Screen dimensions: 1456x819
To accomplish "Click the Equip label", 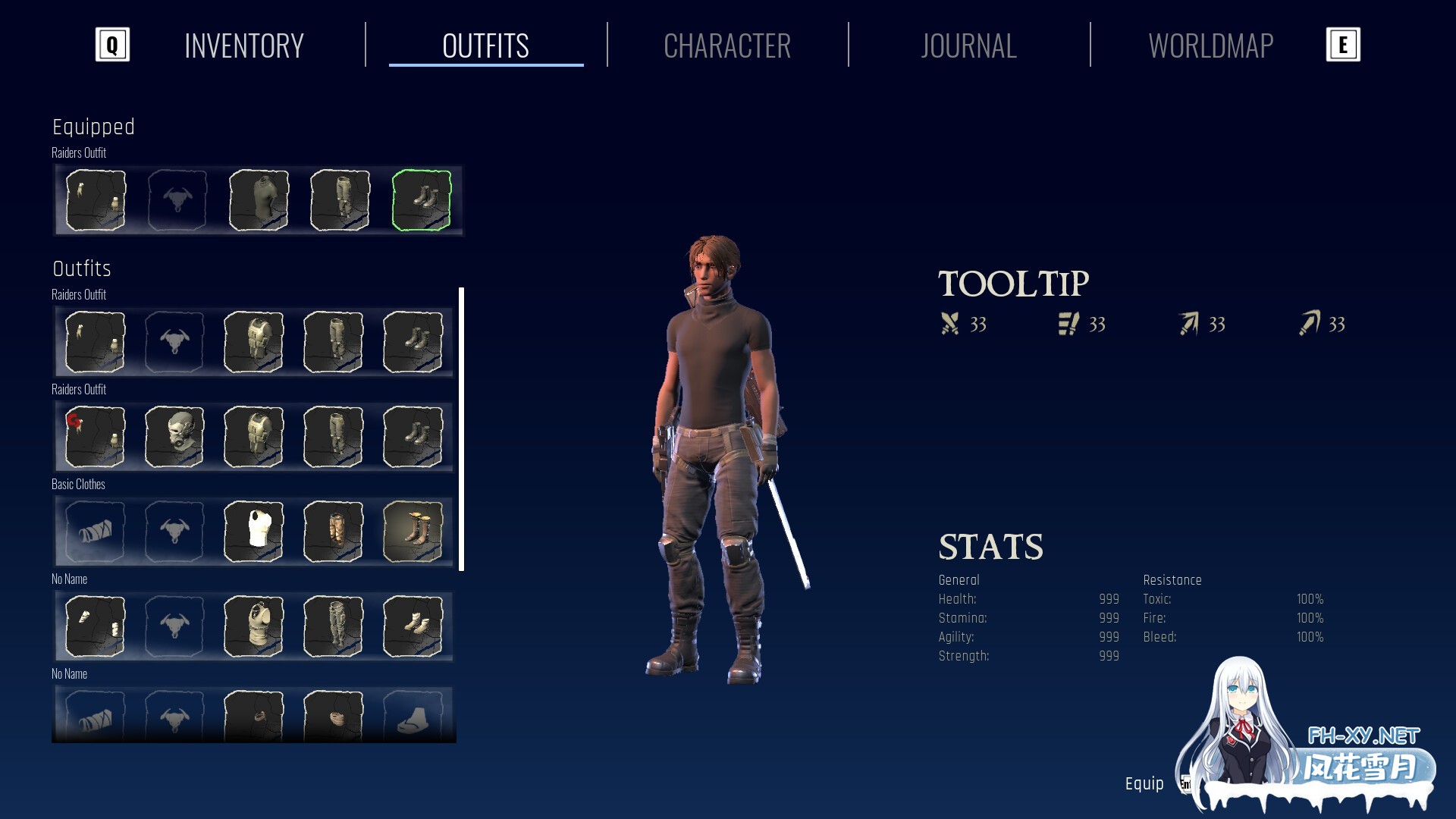I will [x=1144, y=783].
